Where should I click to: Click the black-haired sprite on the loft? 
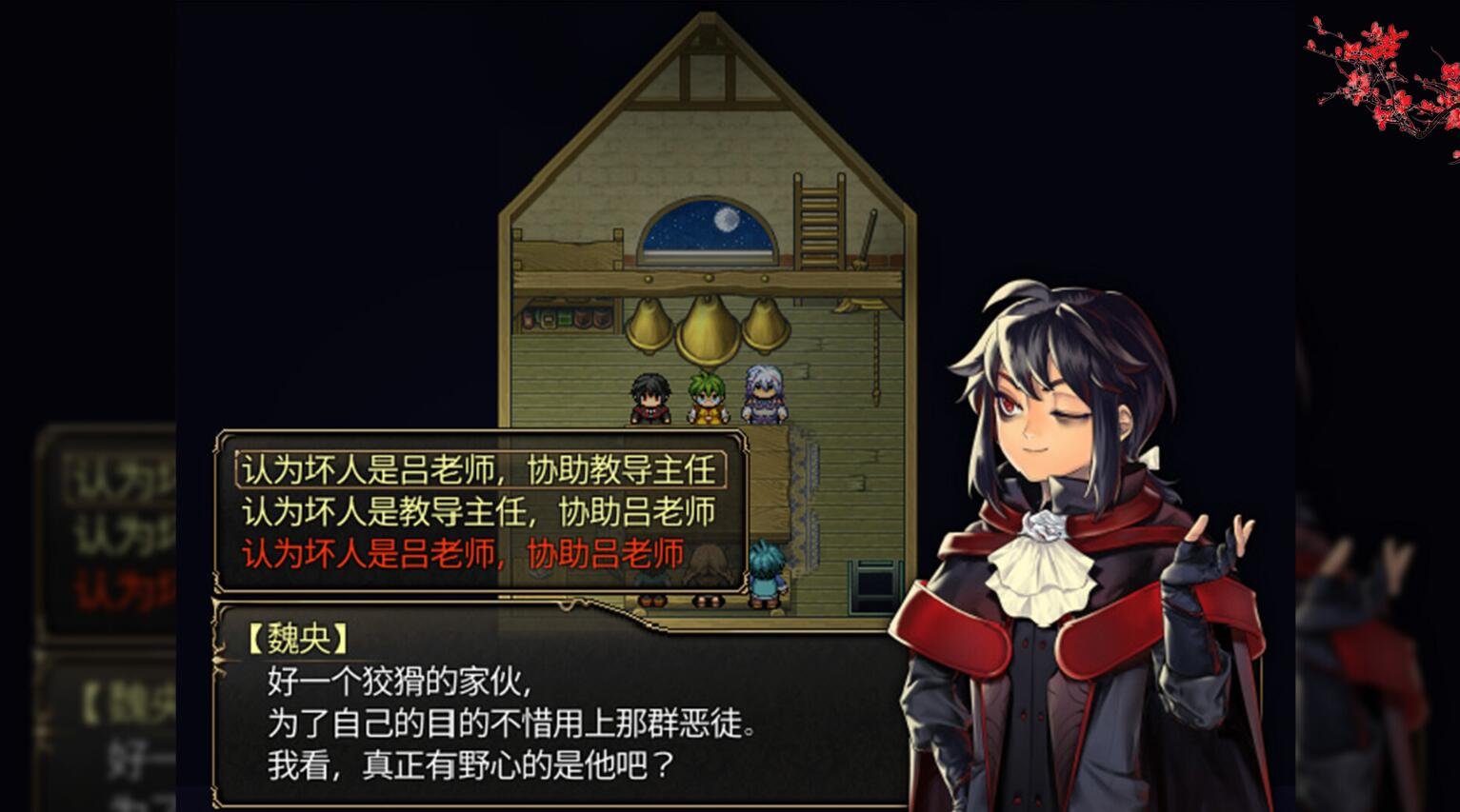[x=650, y=395]
